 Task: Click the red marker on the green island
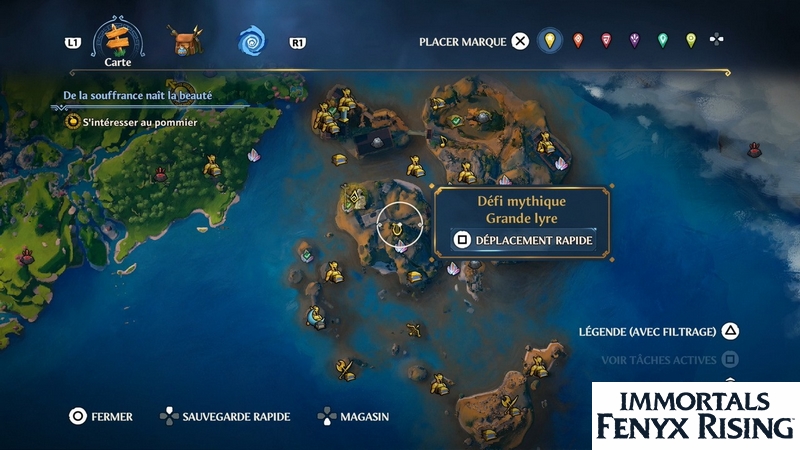click(159, 176)
